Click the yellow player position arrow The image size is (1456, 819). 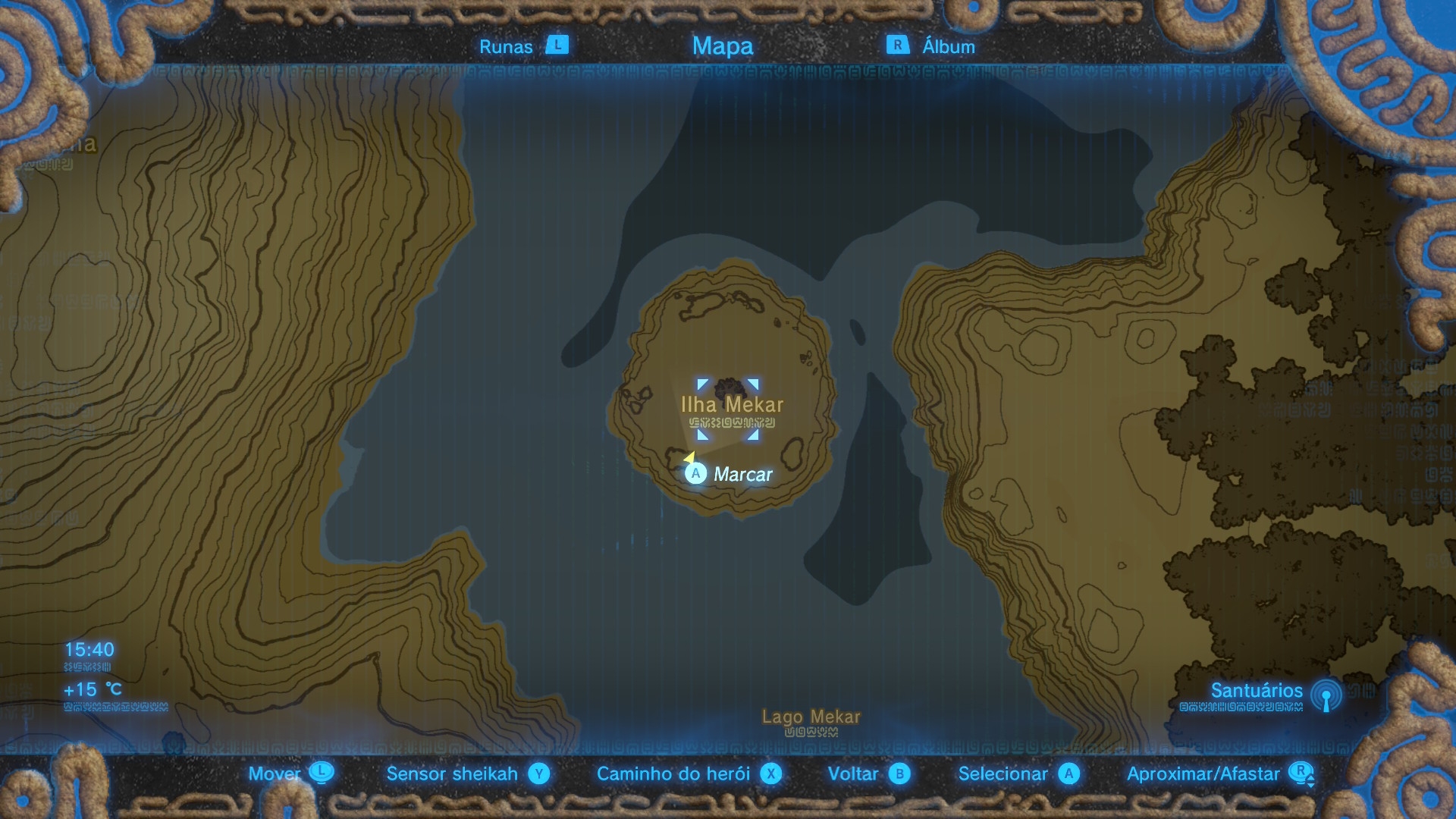tap(689, 457)
